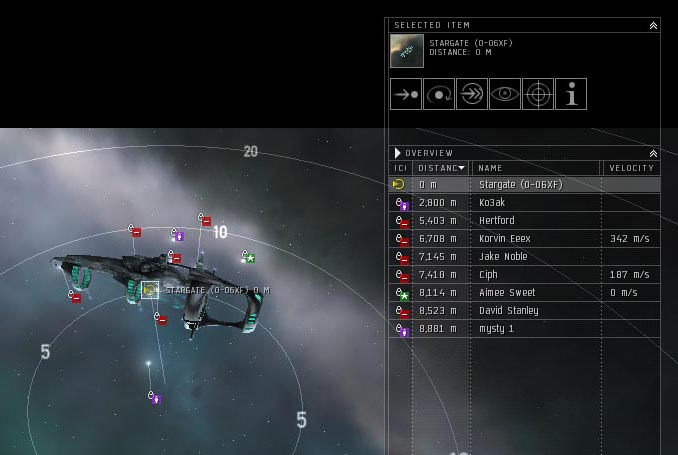This screenshot has height=455, width=678.
Task: Show Info with the i icon
Action: tap(570, 95)
